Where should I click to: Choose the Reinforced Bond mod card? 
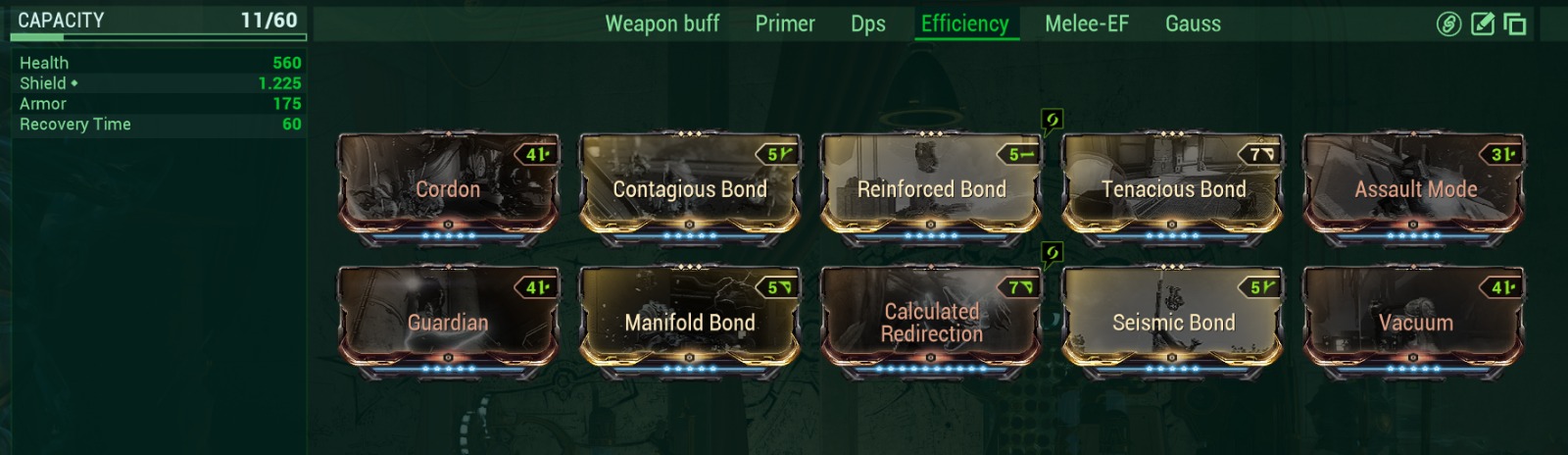[x=932, y=188]
